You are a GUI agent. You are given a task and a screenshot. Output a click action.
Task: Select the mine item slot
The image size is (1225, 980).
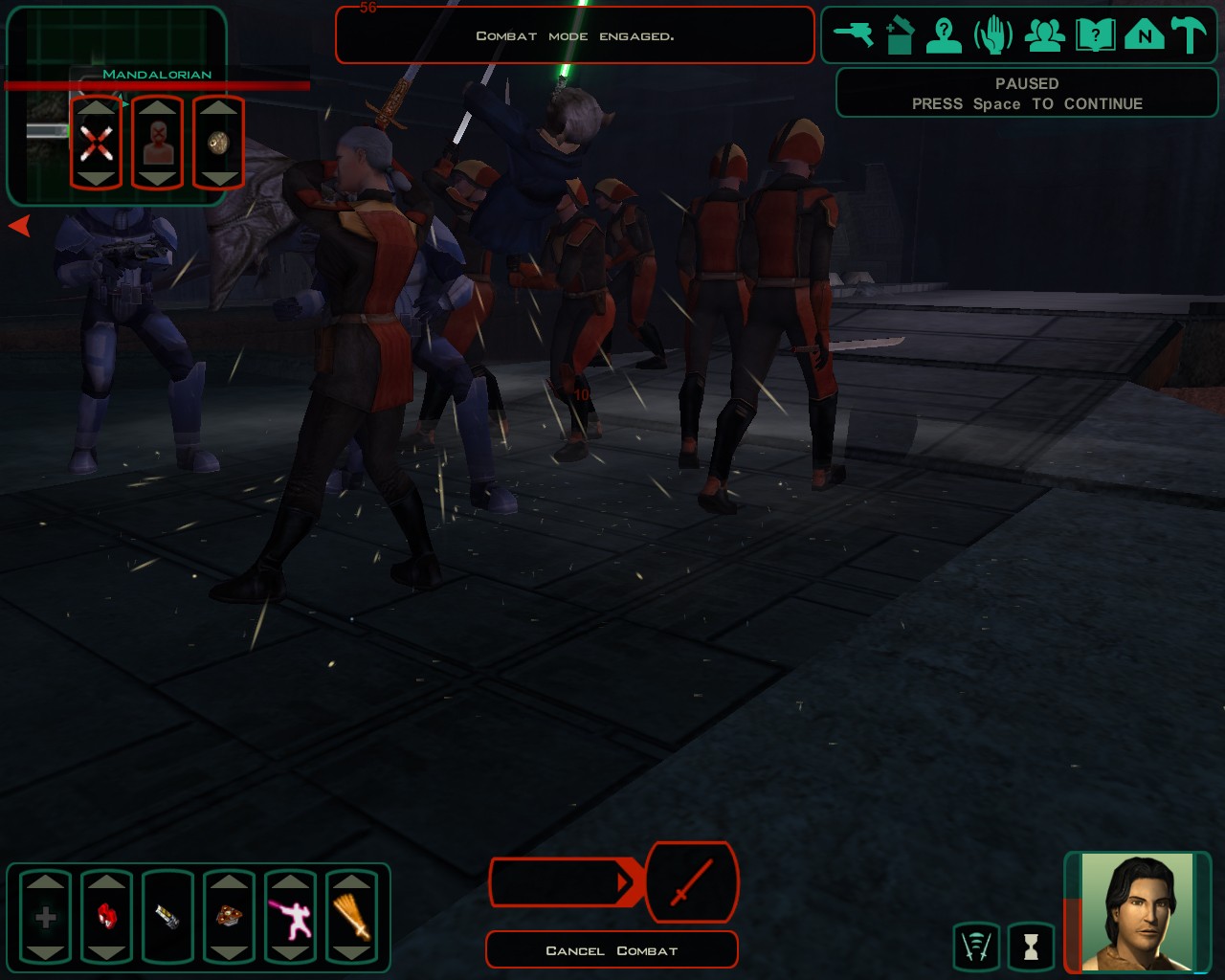tap(229, 917)
